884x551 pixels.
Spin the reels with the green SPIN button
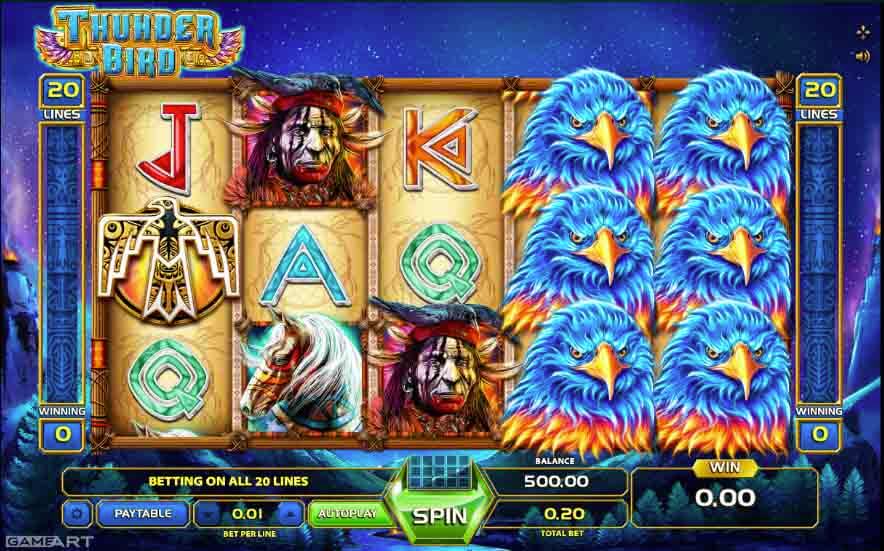(441, 516)
